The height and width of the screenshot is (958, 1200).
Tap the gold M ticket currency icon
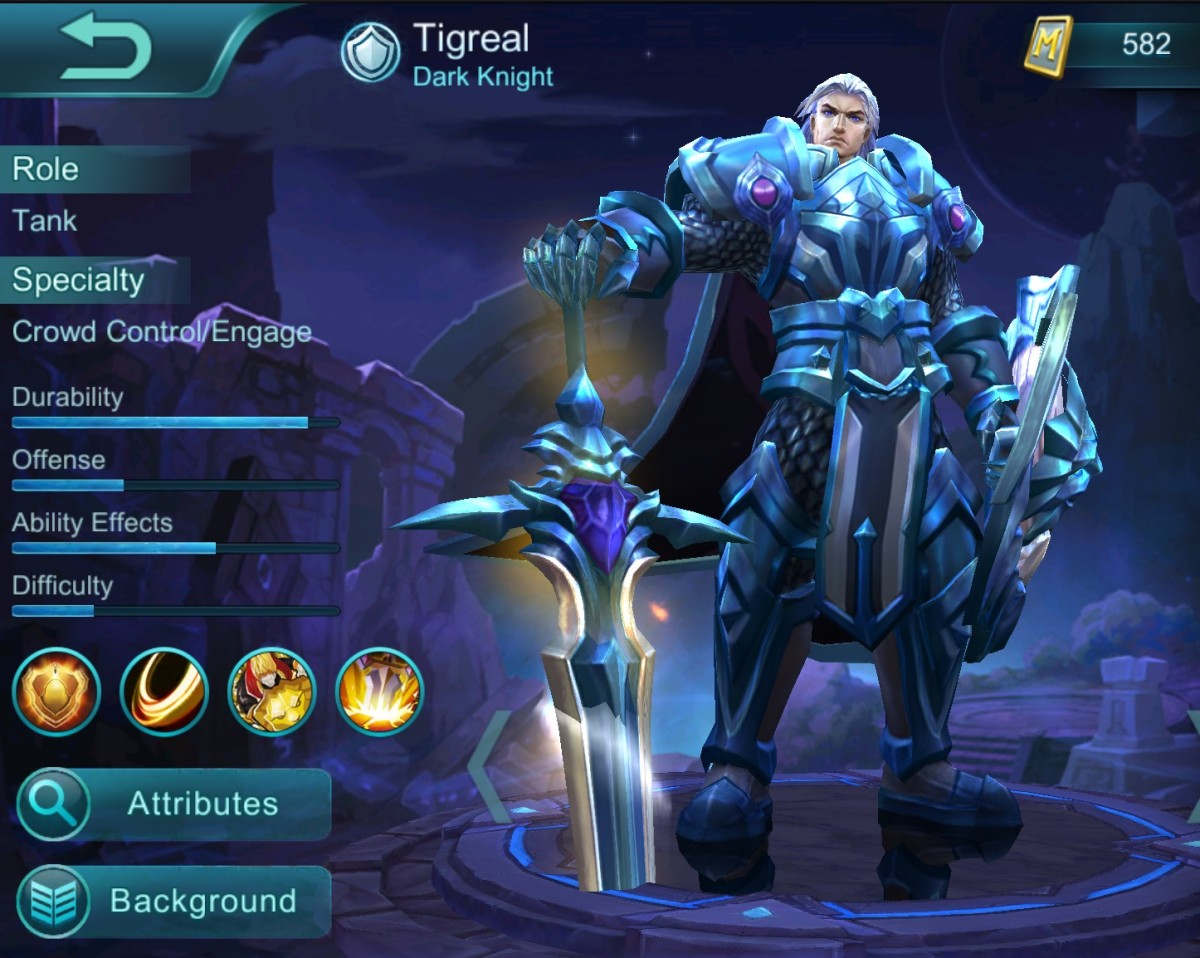pos(1047,46)
